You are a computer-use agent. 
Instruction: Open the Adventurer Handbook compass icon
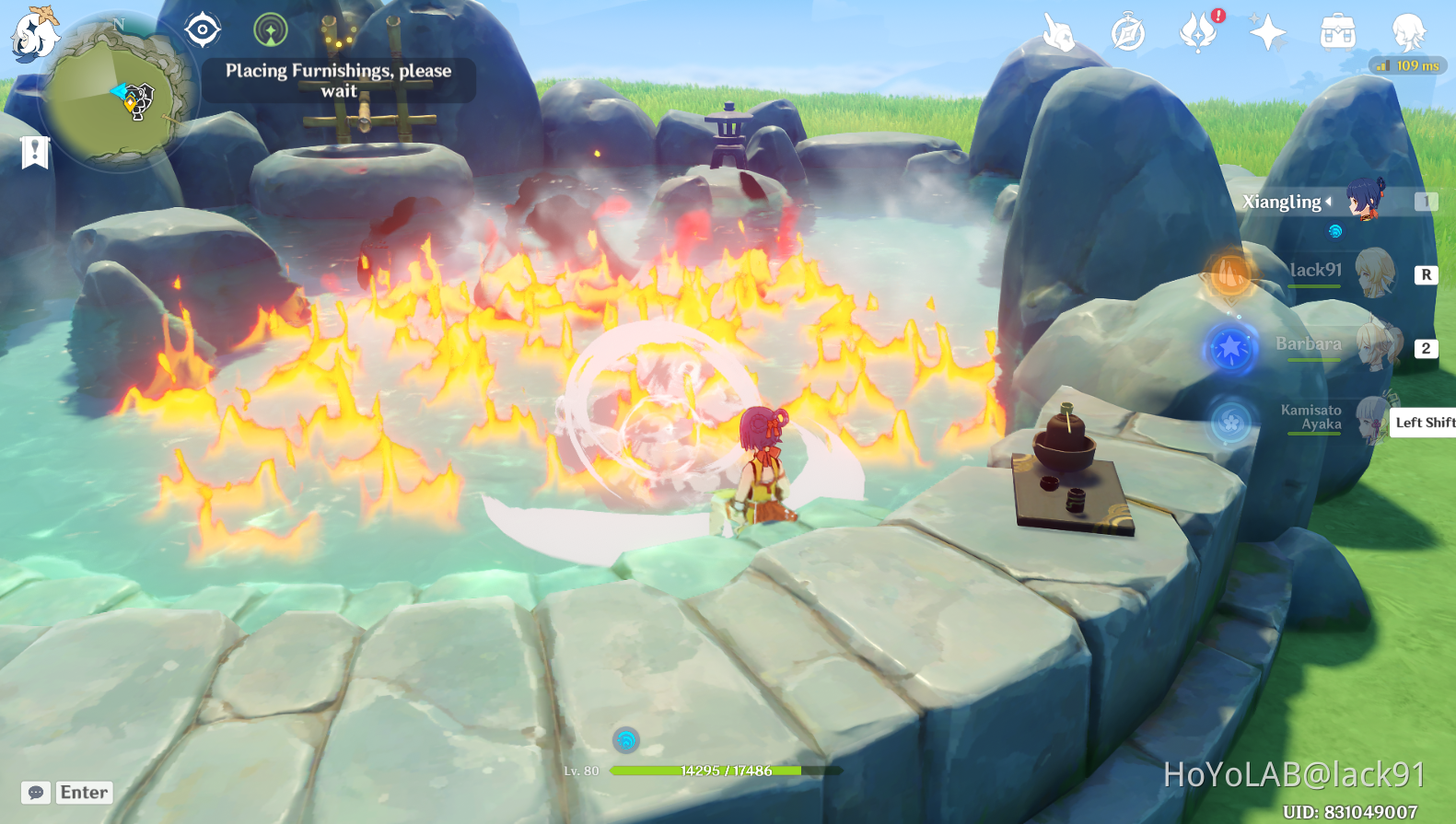(x=1127, y=32)
